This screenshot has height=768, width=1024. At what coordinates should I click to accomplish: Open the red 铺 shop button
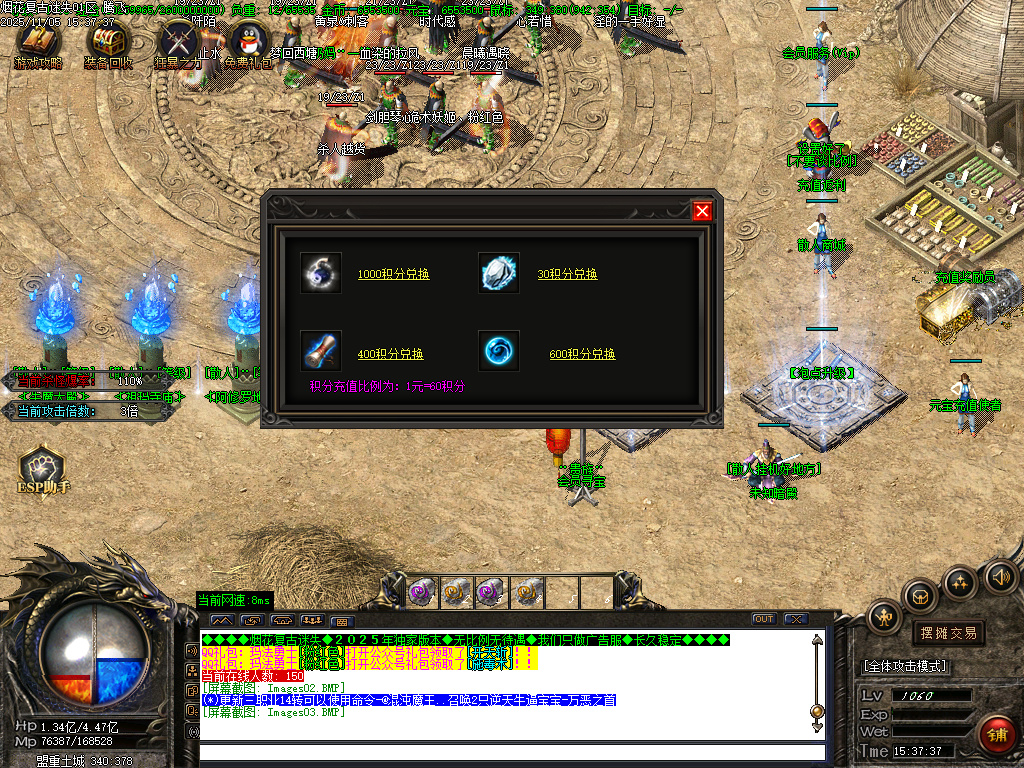tap(996, 735)
